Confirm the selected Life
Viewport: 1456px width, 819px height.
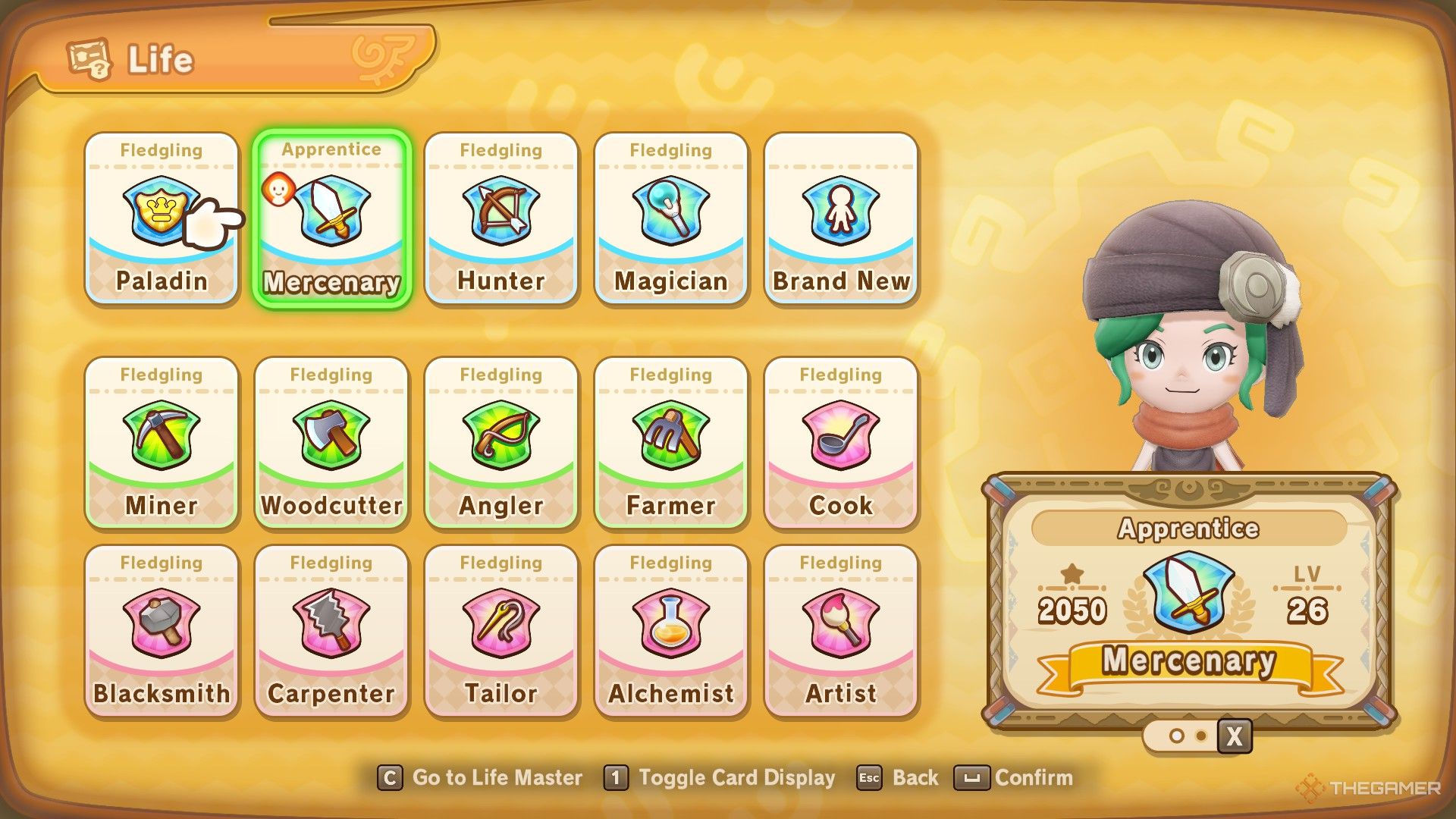(x=1014, y=778)
